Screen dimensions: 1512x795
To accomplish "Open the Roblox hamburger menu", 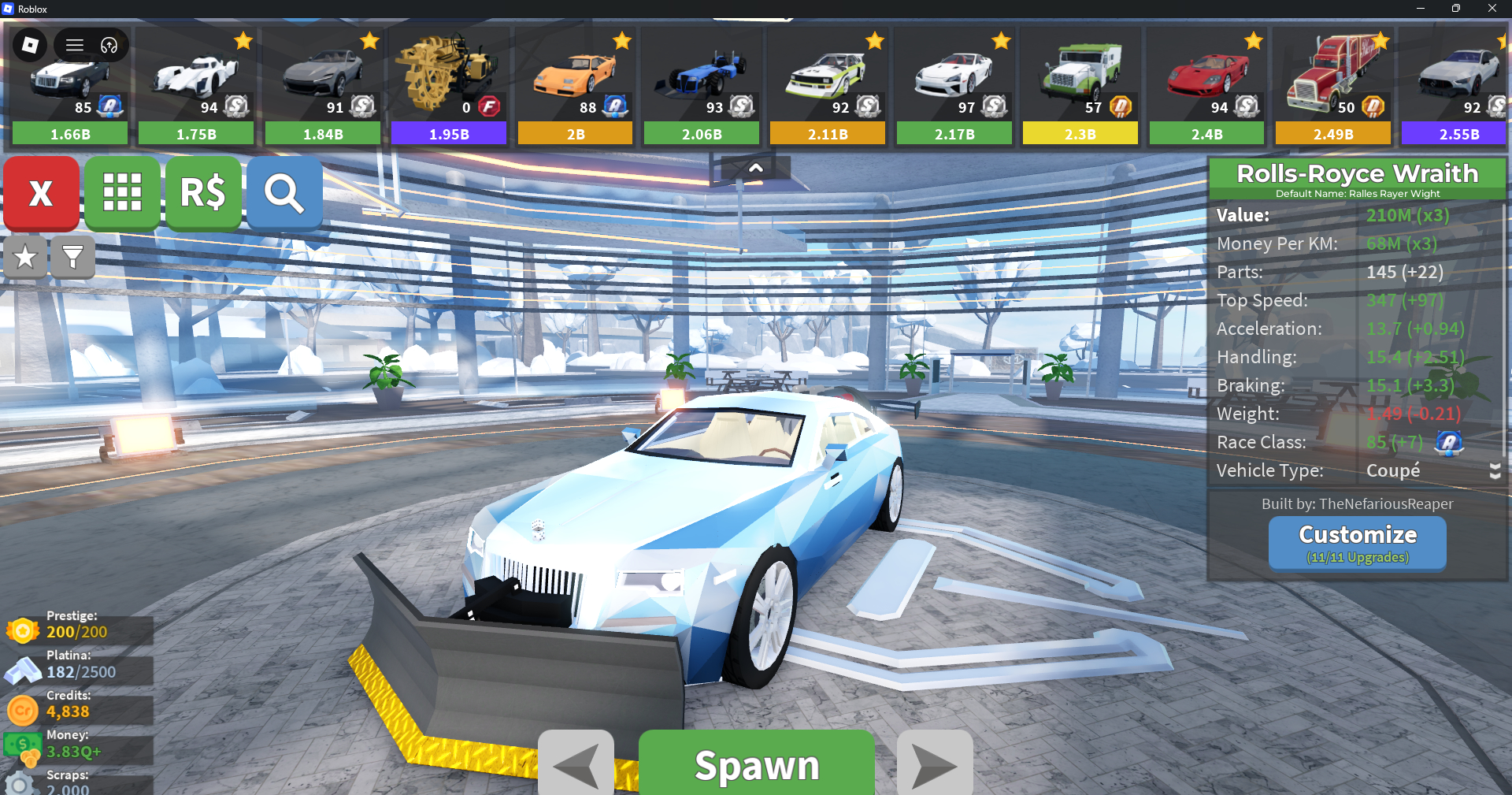I will coord(75,45).
